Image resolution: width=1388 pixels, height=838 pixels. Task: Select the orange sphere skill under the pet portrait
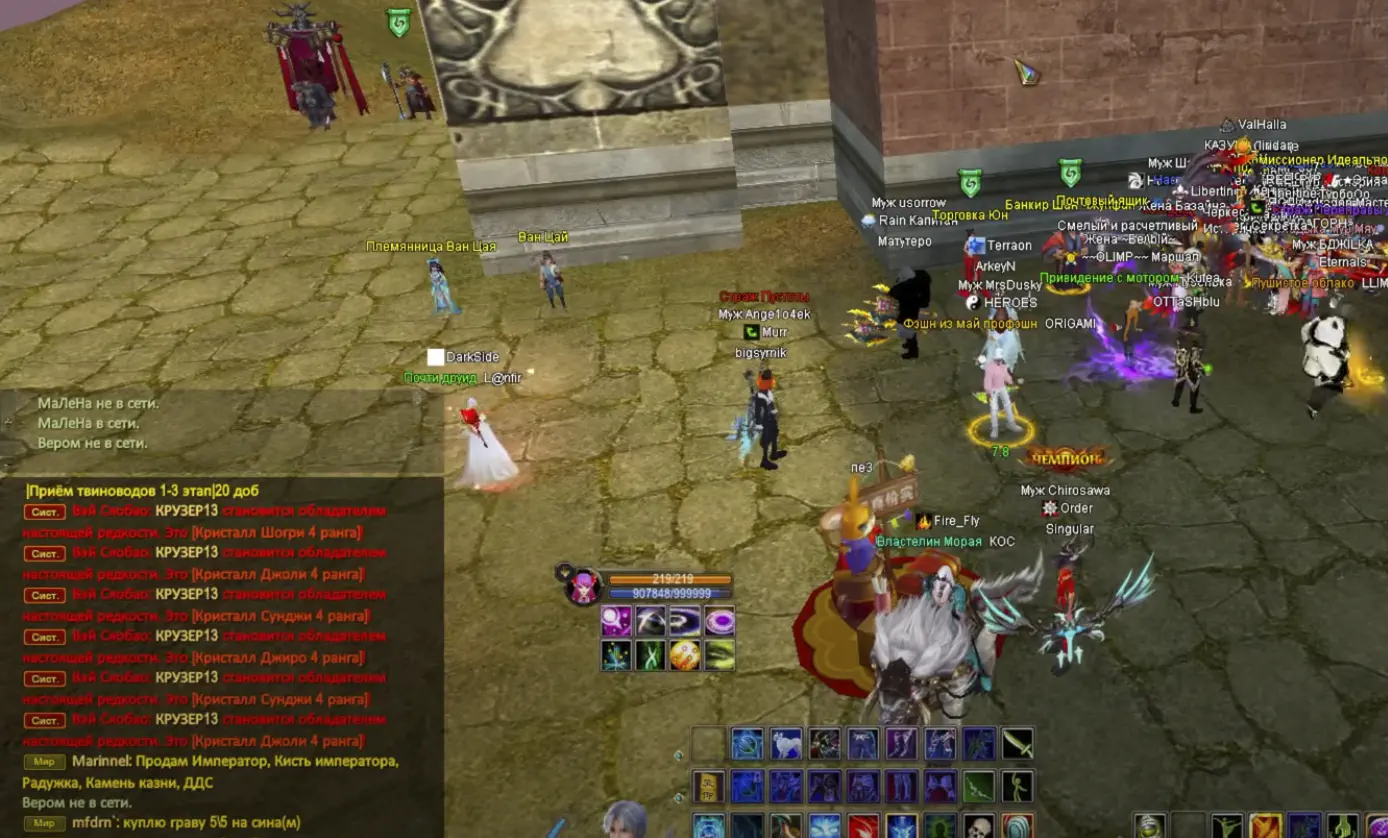coord(684,655)
